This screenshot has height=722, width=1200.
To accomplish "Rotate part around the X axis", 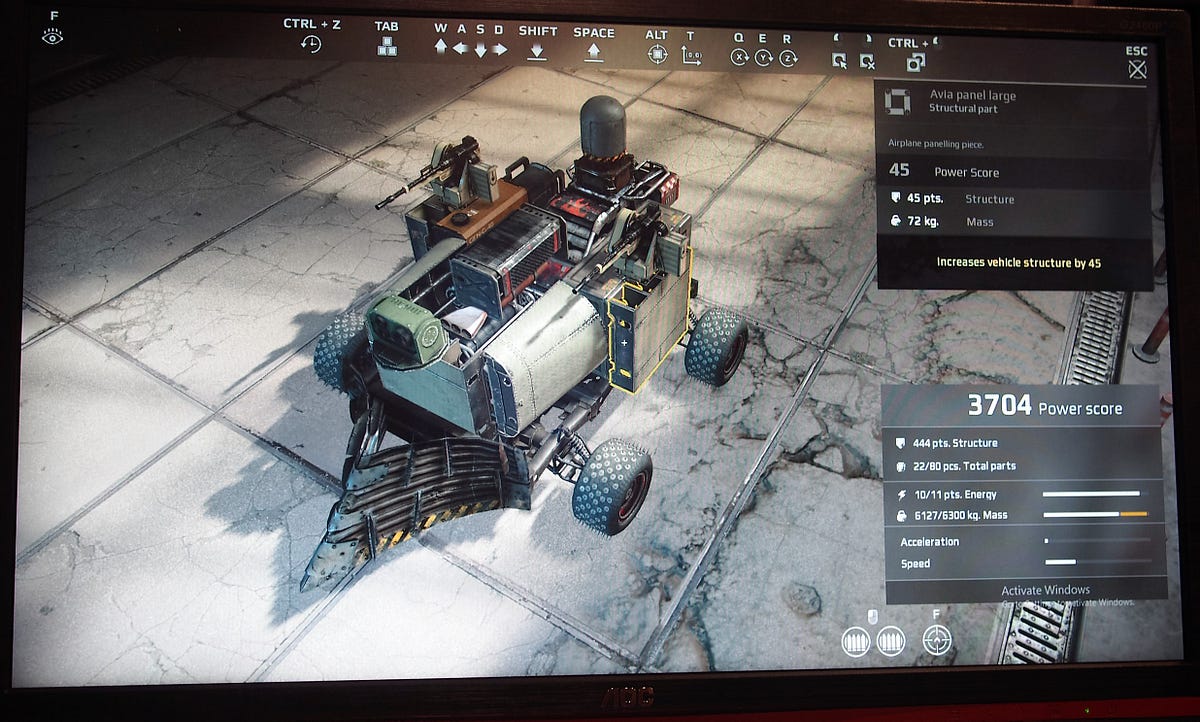I will click(x=739, y=58).
